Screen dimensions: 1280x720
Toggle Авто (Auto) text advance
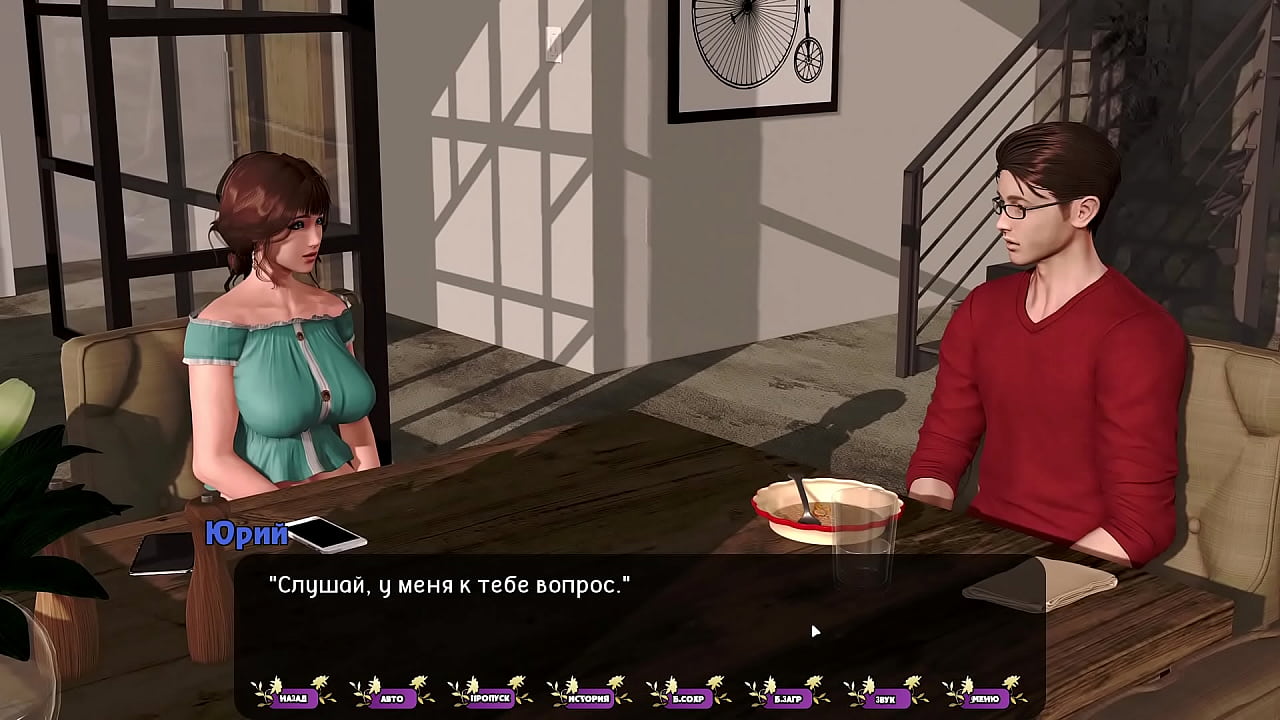click(x=391, y=697)
